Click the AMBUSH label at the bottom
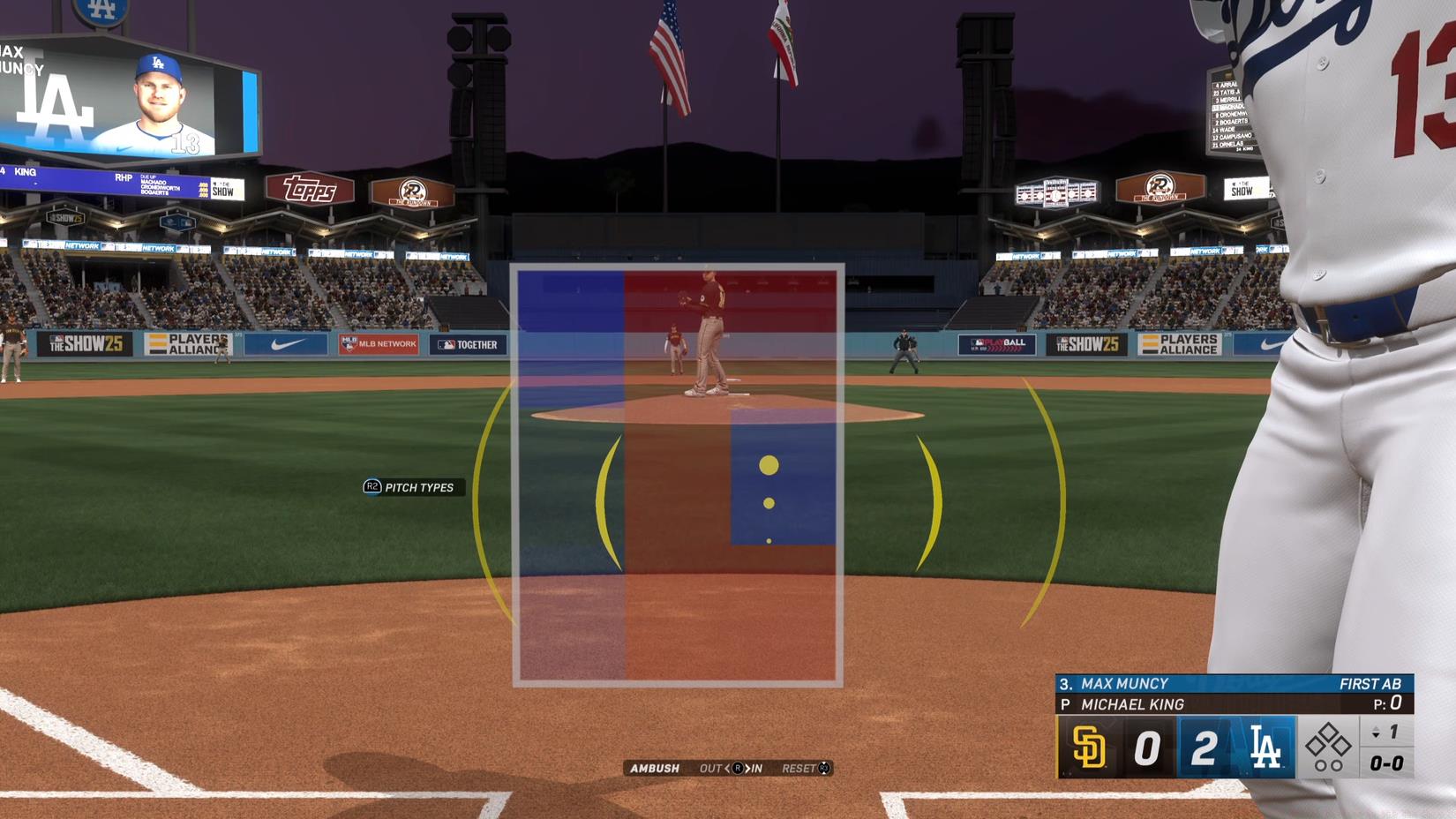 coord(655,769)
